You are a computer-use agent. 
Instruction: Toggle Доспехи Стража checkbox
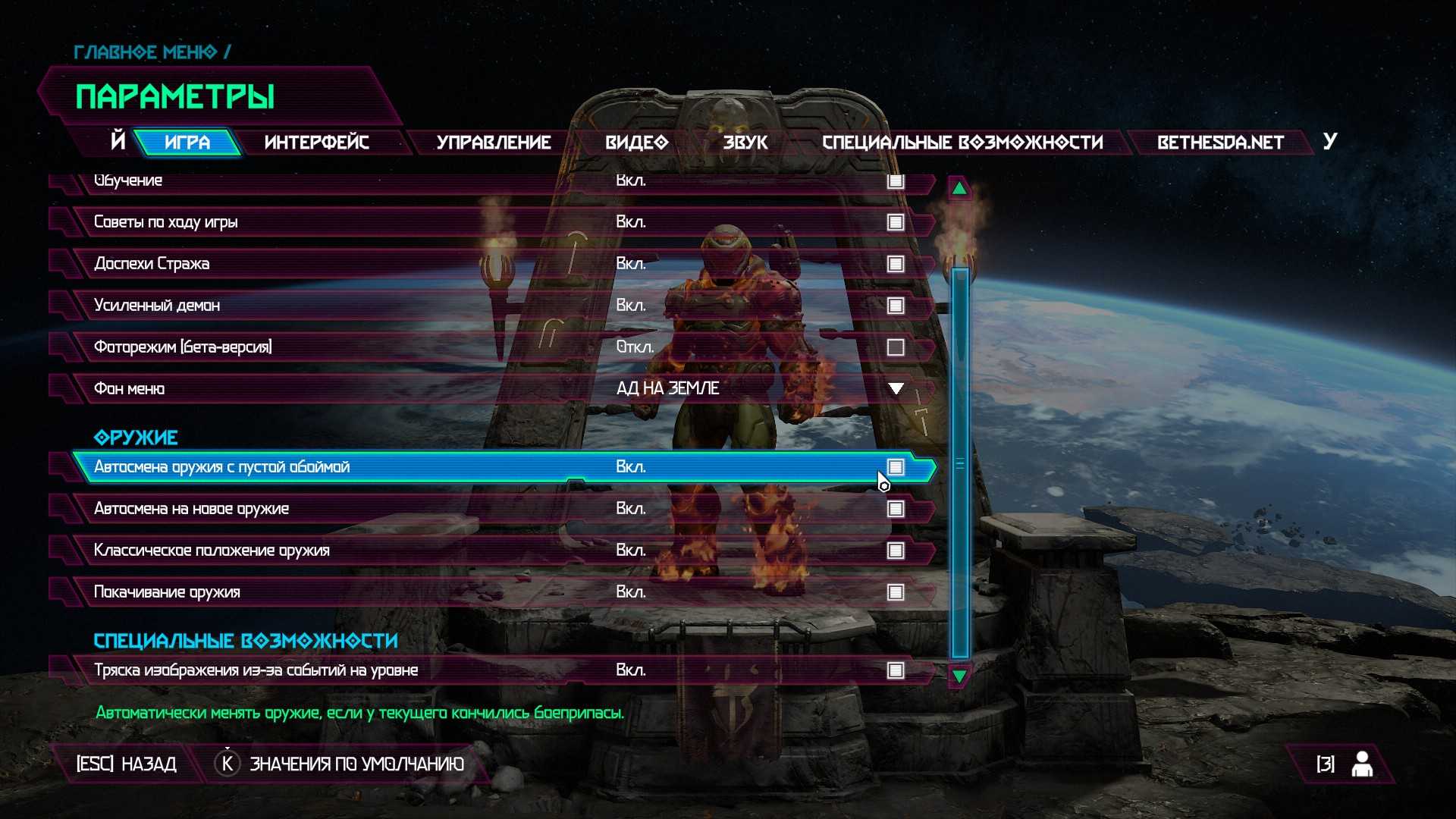click(x=896, y=264)
